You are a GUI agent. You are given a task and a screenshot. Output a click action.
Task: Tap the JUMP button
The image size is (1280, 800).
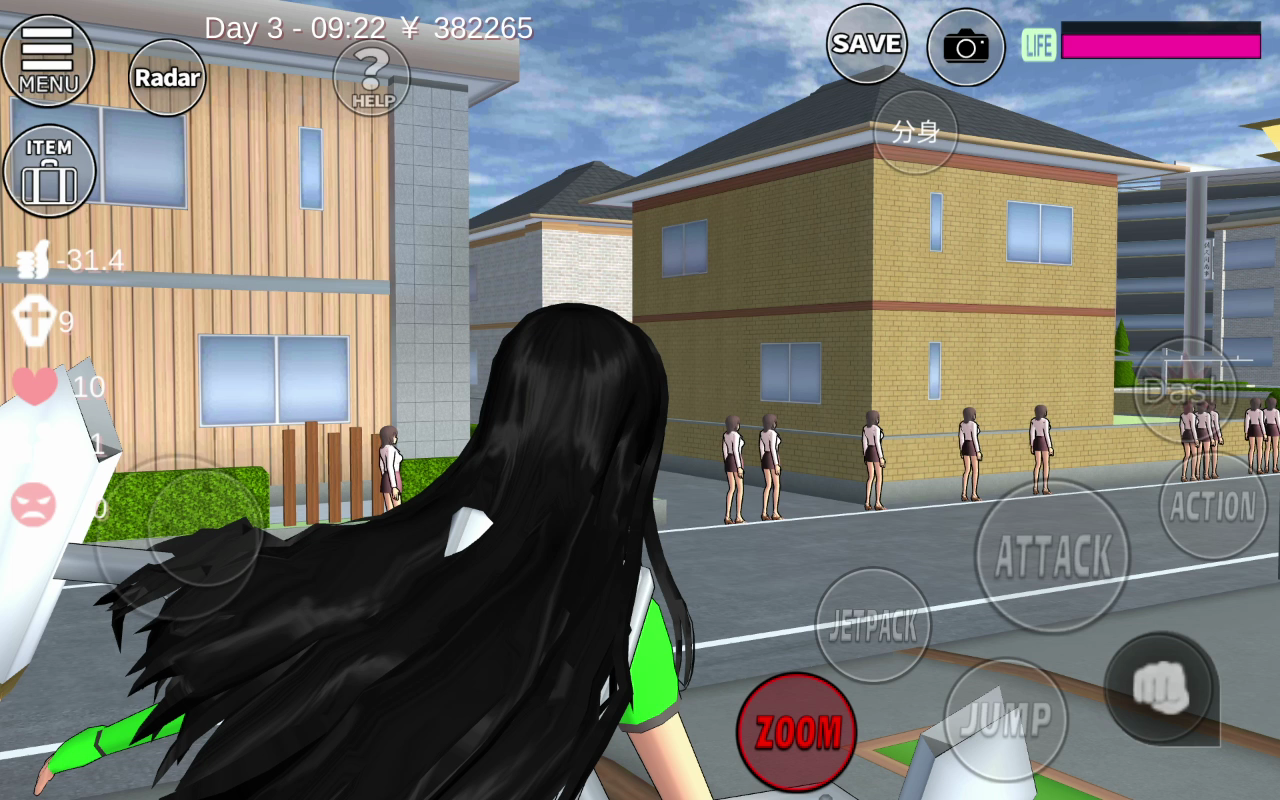click(x=1005, y=718)
